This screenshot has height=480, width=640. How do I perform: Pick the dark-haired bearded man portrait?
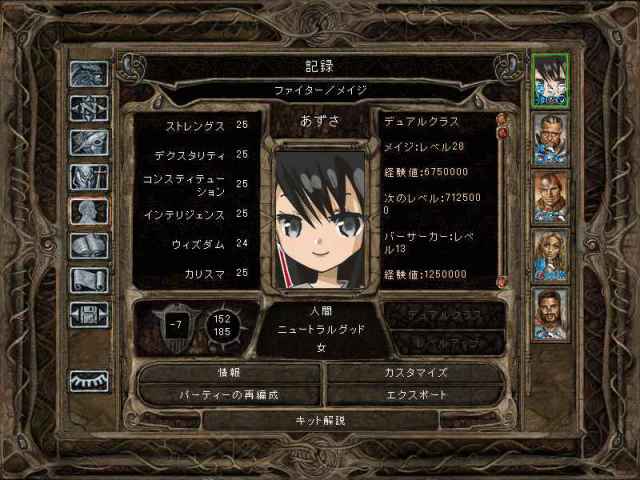click(550, 313)
